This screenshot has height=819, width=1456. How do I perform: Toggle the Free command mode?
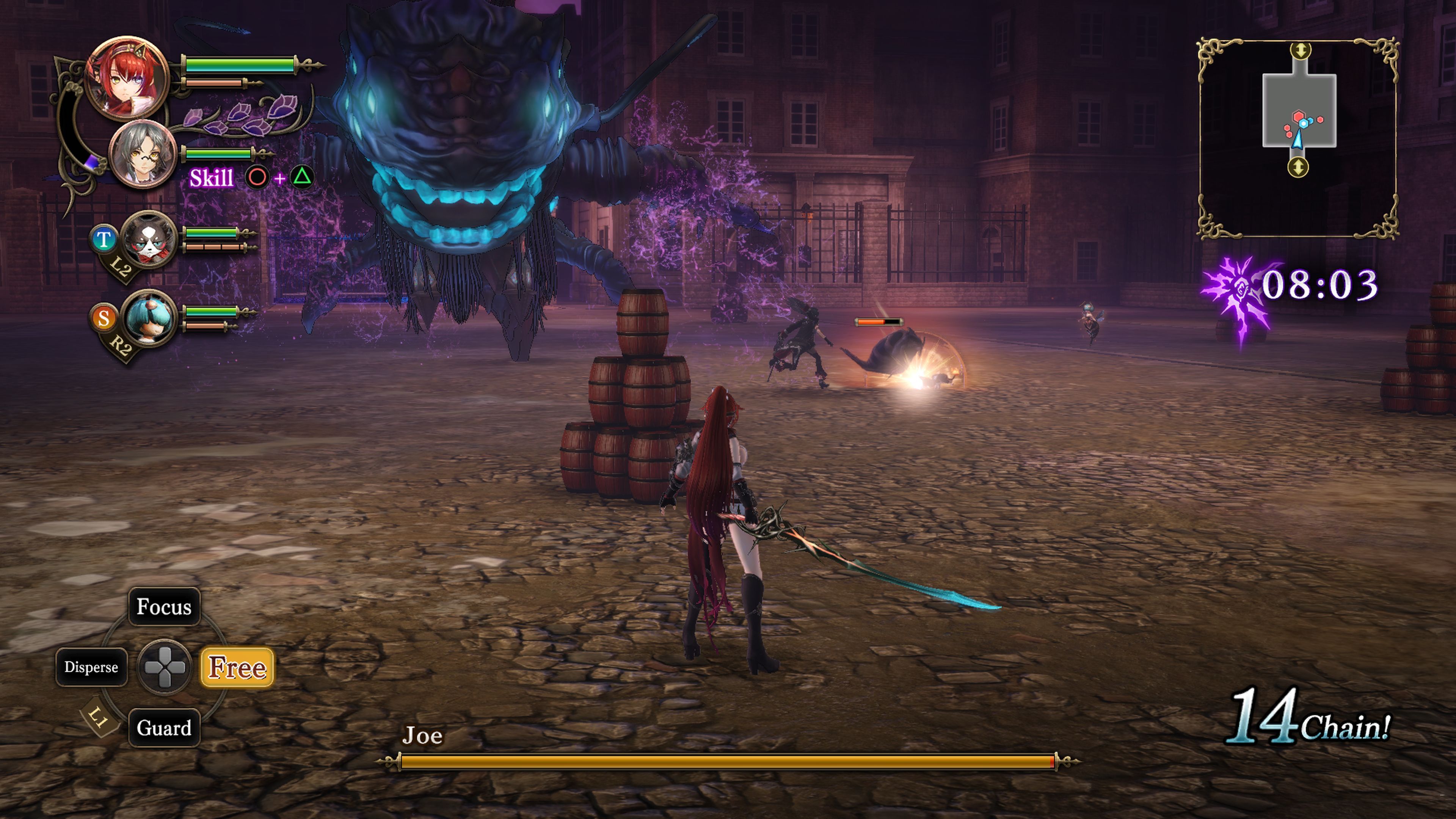pos(237,668)
